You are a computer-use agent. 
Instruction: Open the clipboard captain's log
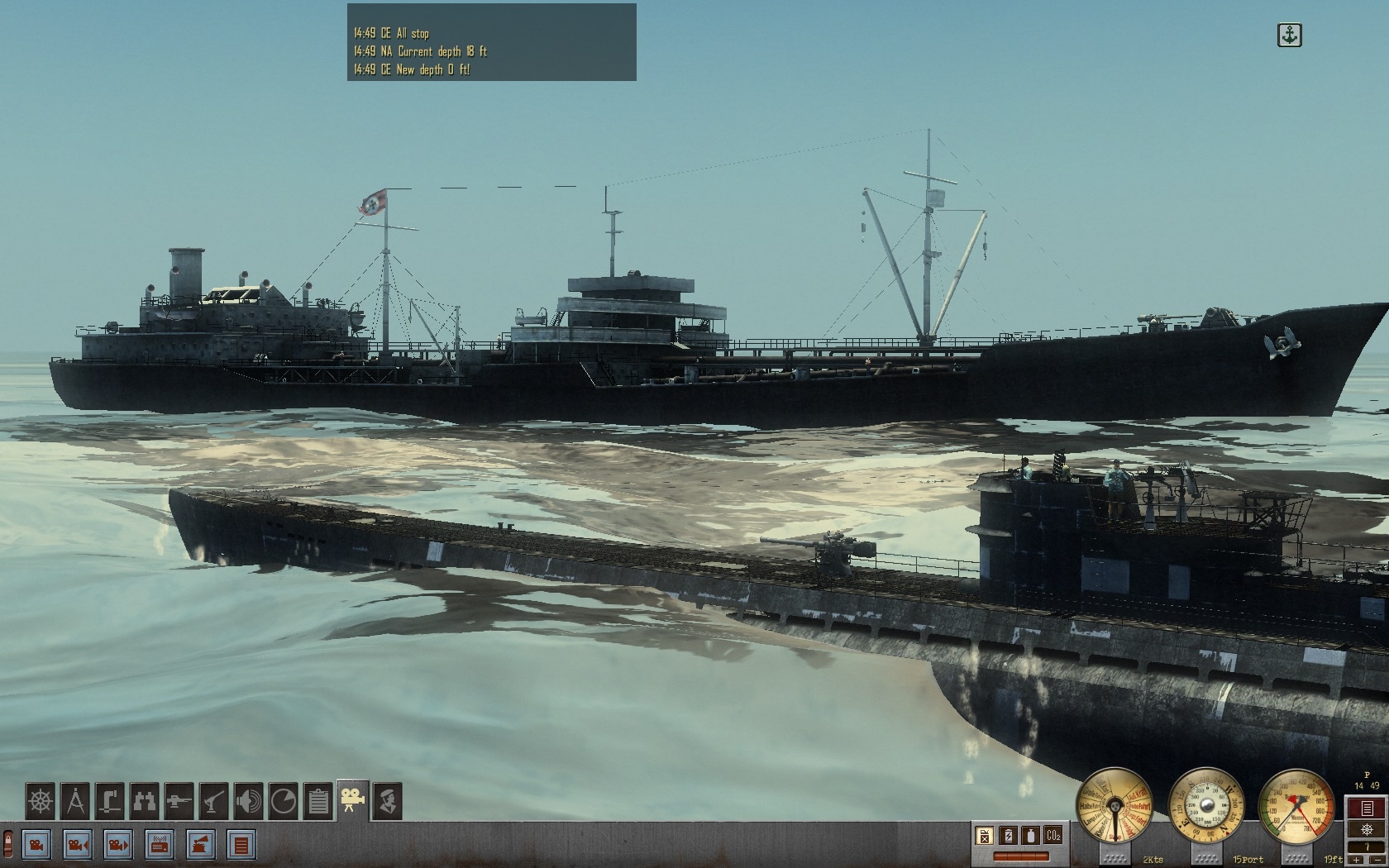click(318, 801)
